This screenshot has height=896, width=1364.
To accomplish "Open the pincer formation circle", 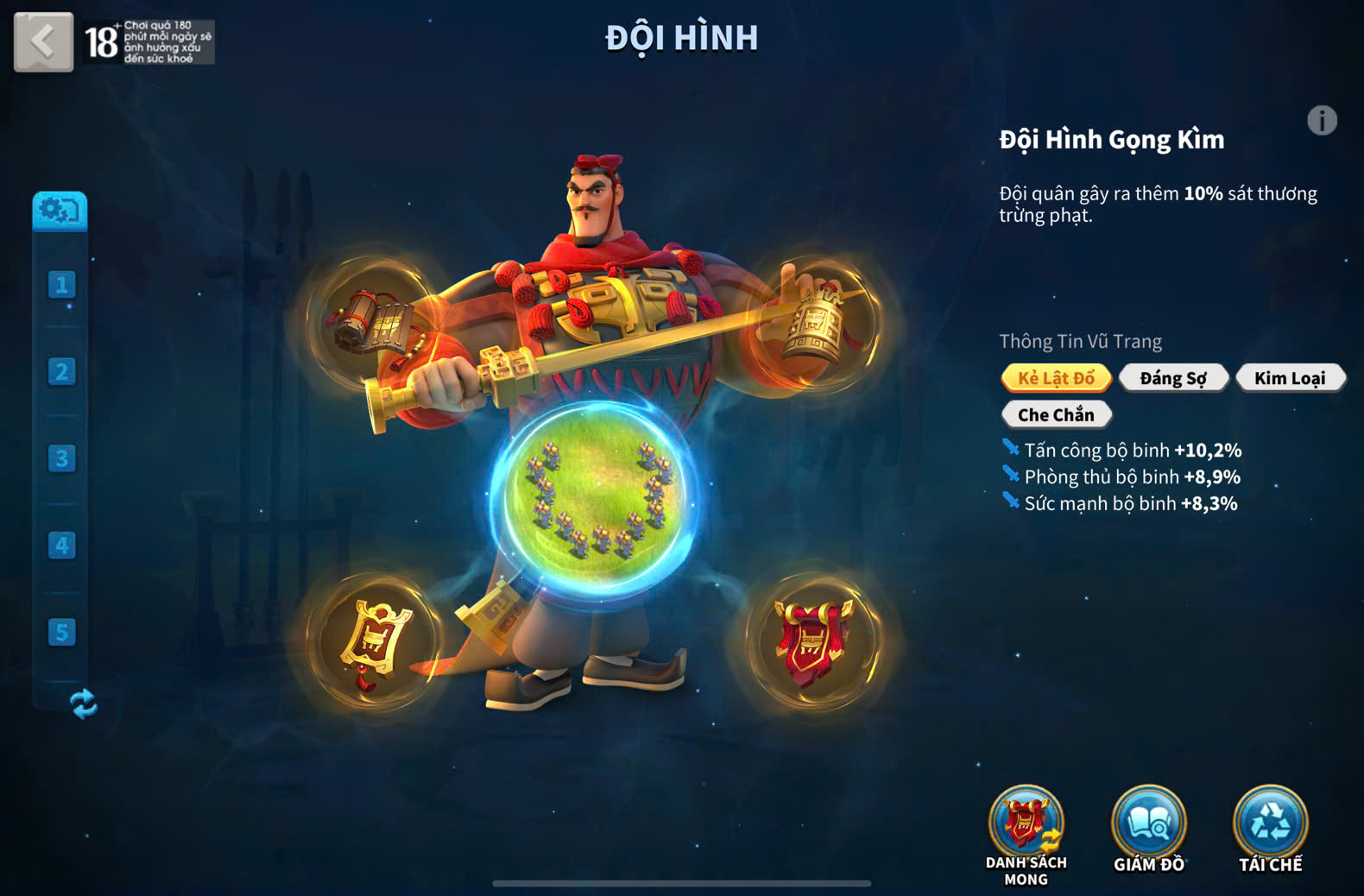I will 595,497.
